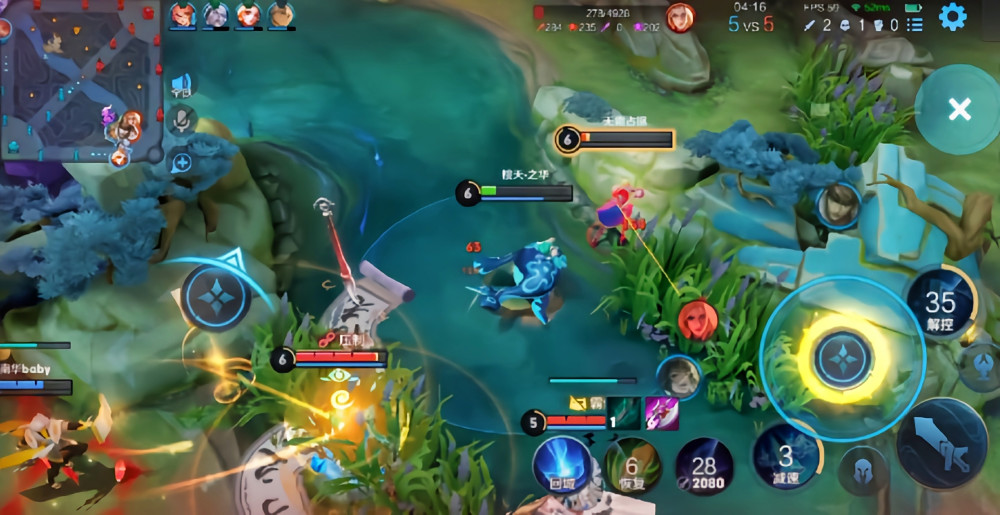Tap the glowing yellow skill button
Image resolution: width=1000 pixels, height=515 pixels.
(x=842, y=358)
